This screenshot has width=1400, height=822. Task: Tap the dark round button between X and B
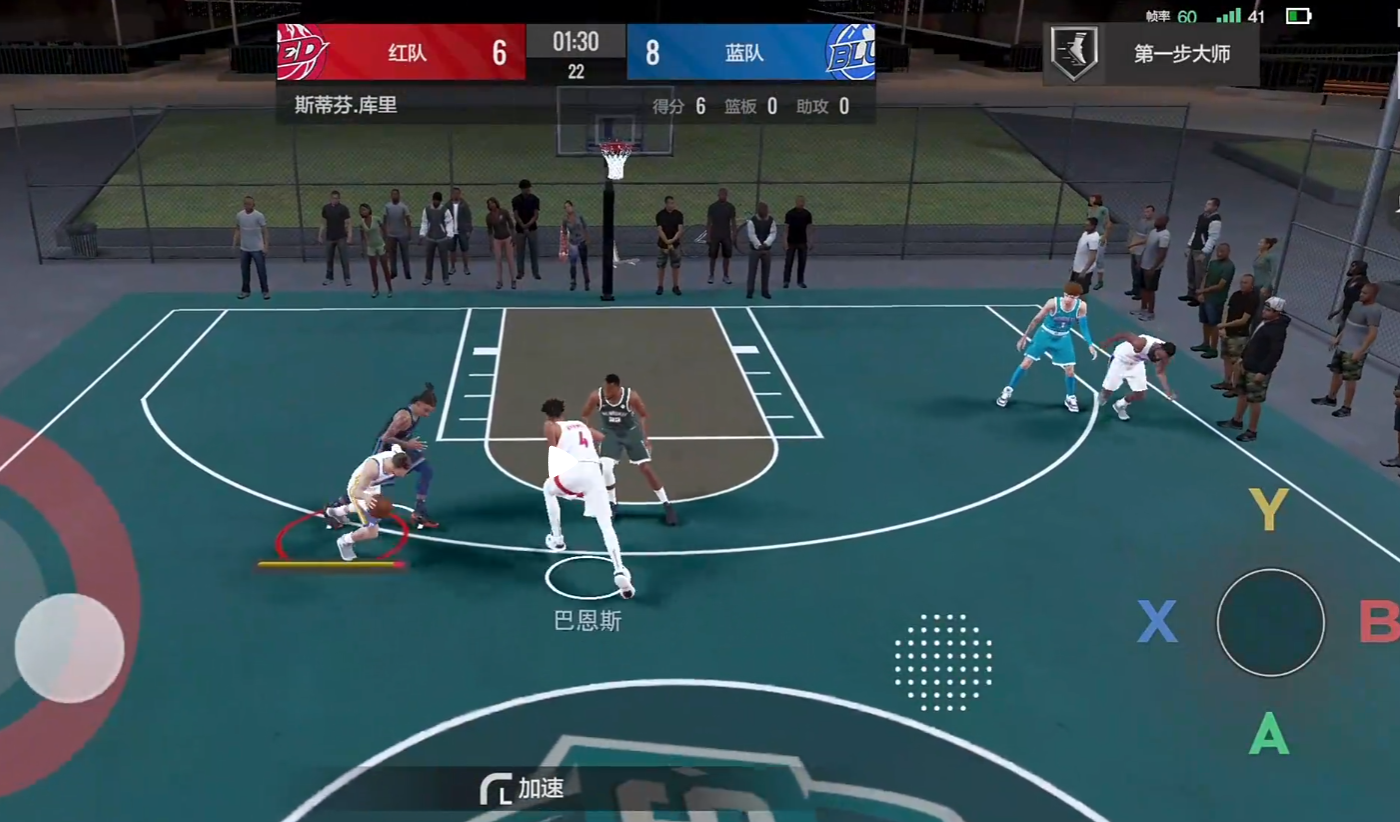tap(1270, 622)
